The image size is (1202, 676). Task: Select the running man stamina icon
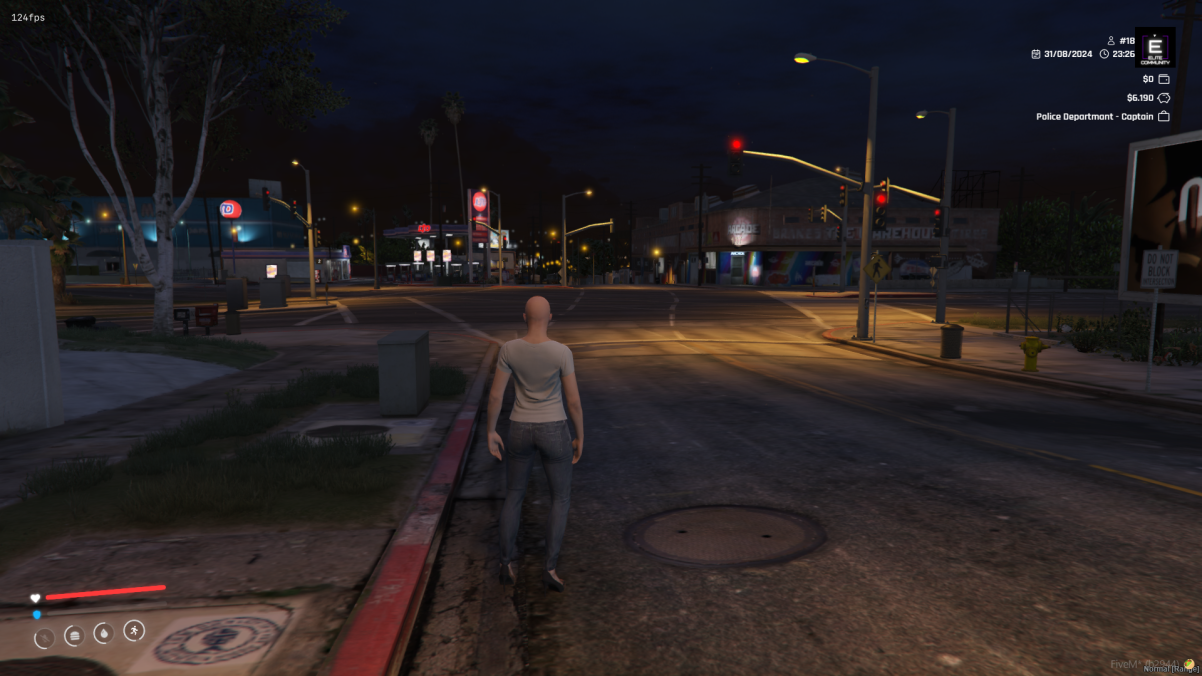[x=134, y=630]
